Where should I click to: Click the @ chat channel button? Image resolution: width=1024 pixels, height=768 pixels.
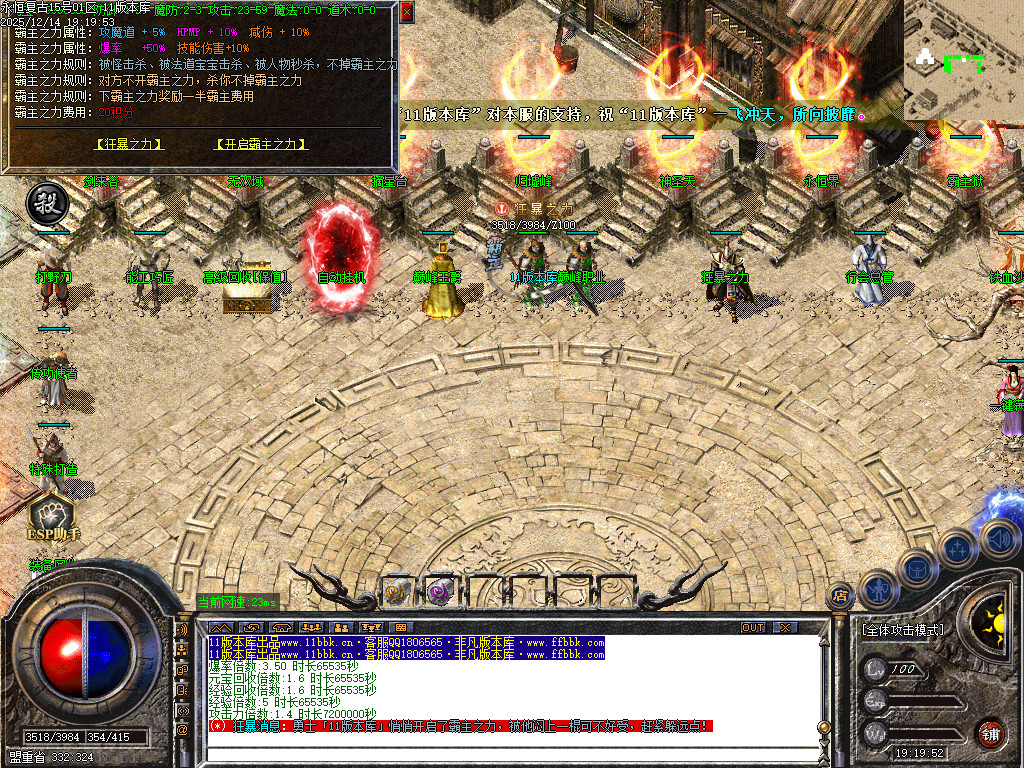[183, 731]
